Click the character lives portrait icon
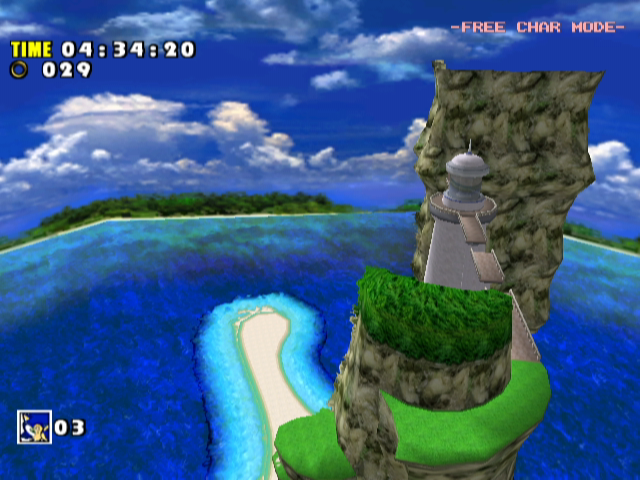Image resolution: width=640 pixels, height=480 pixels. click(33, 427)
